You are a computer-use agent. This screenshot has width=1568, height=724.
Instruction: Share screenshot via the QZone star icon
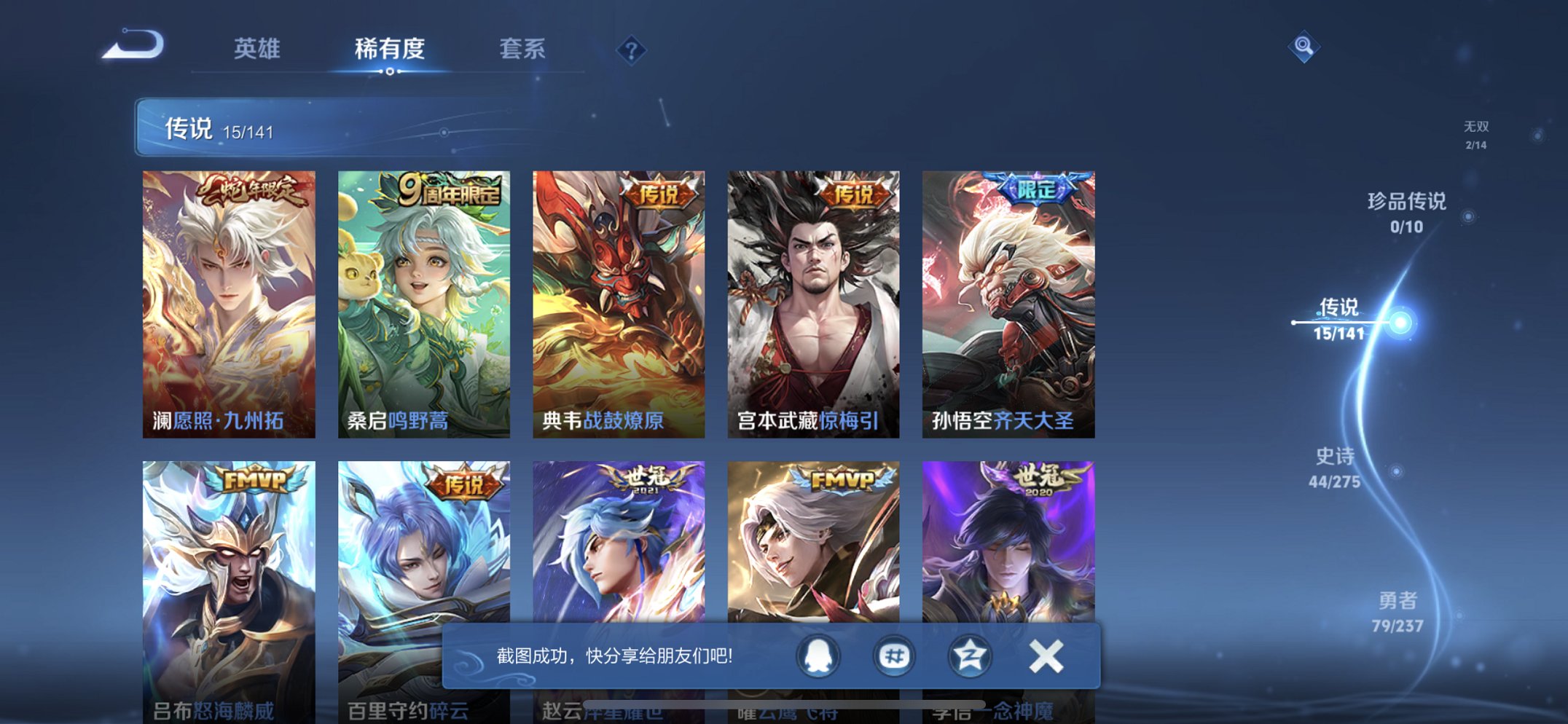coord(969,655)
